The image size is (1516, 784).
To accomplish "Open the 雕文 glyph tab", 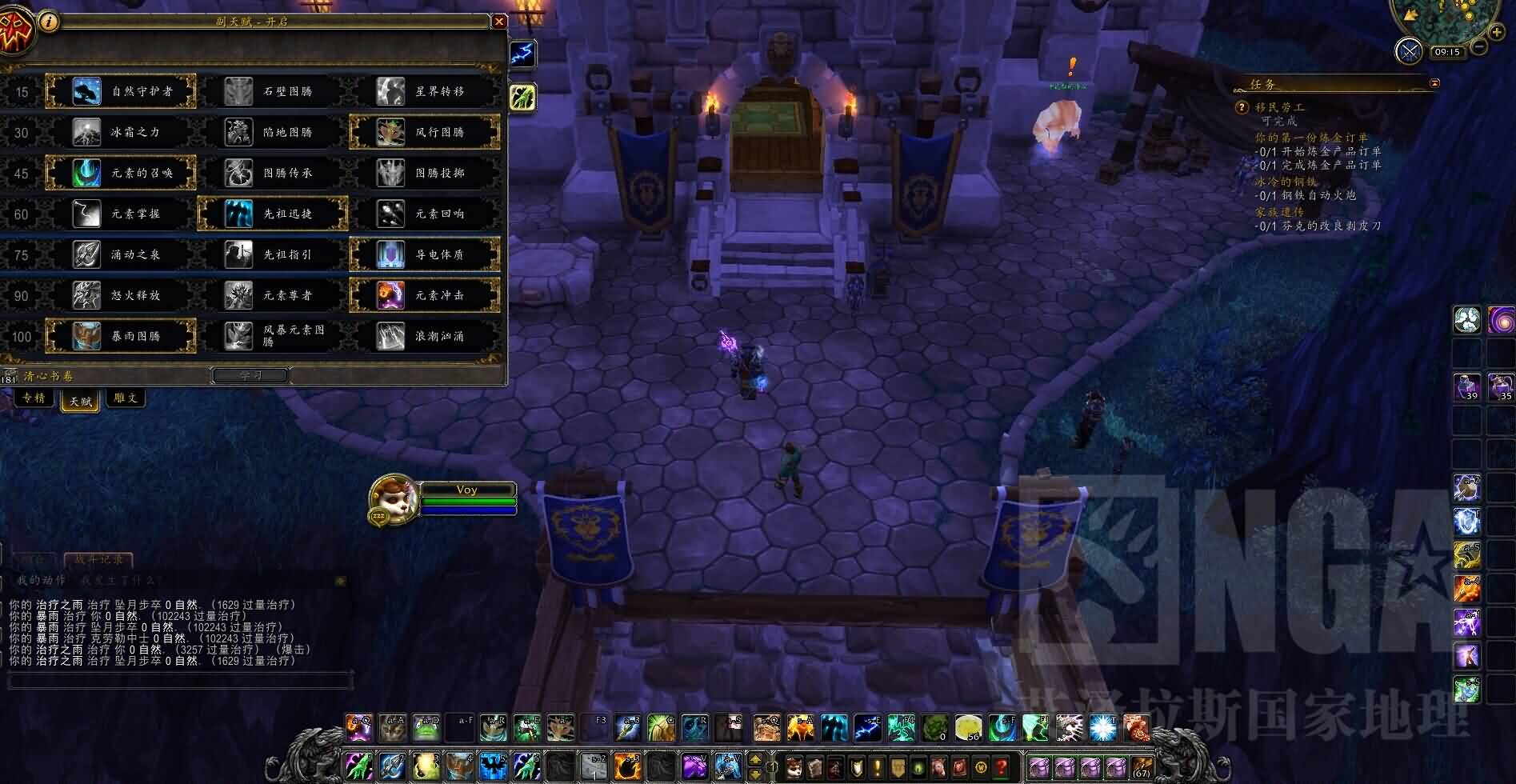I will (126, 398).
